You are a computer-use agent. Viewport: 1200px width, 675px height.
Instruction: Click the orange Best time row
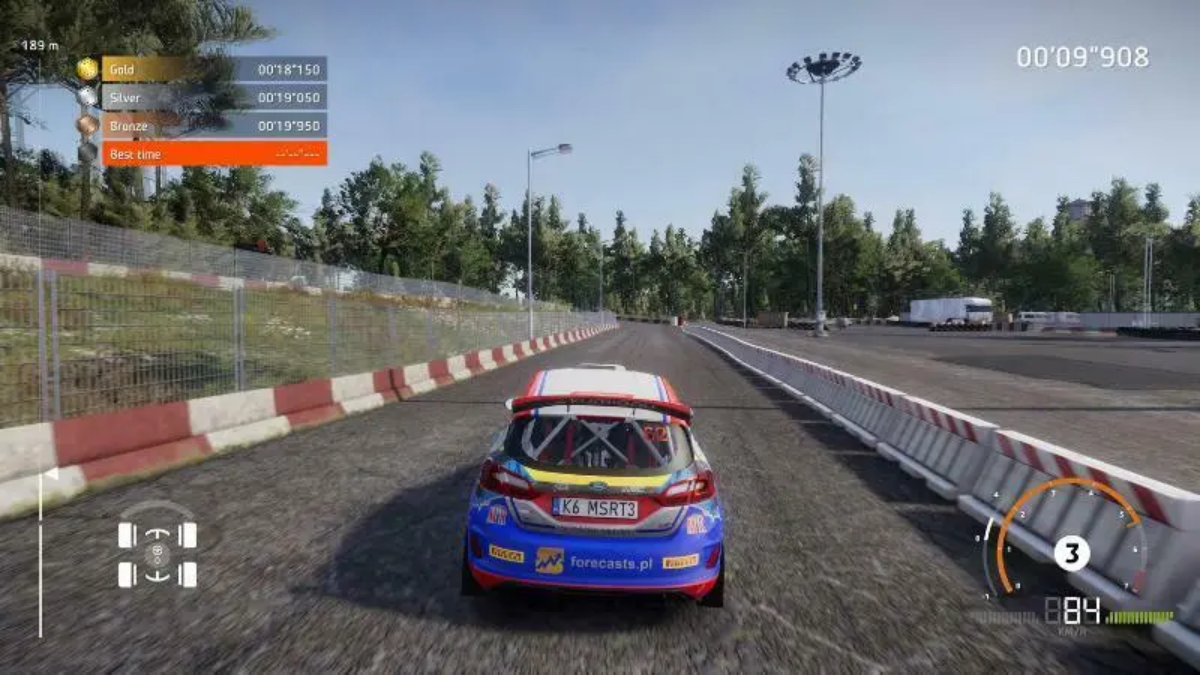[x=213, y=154]
